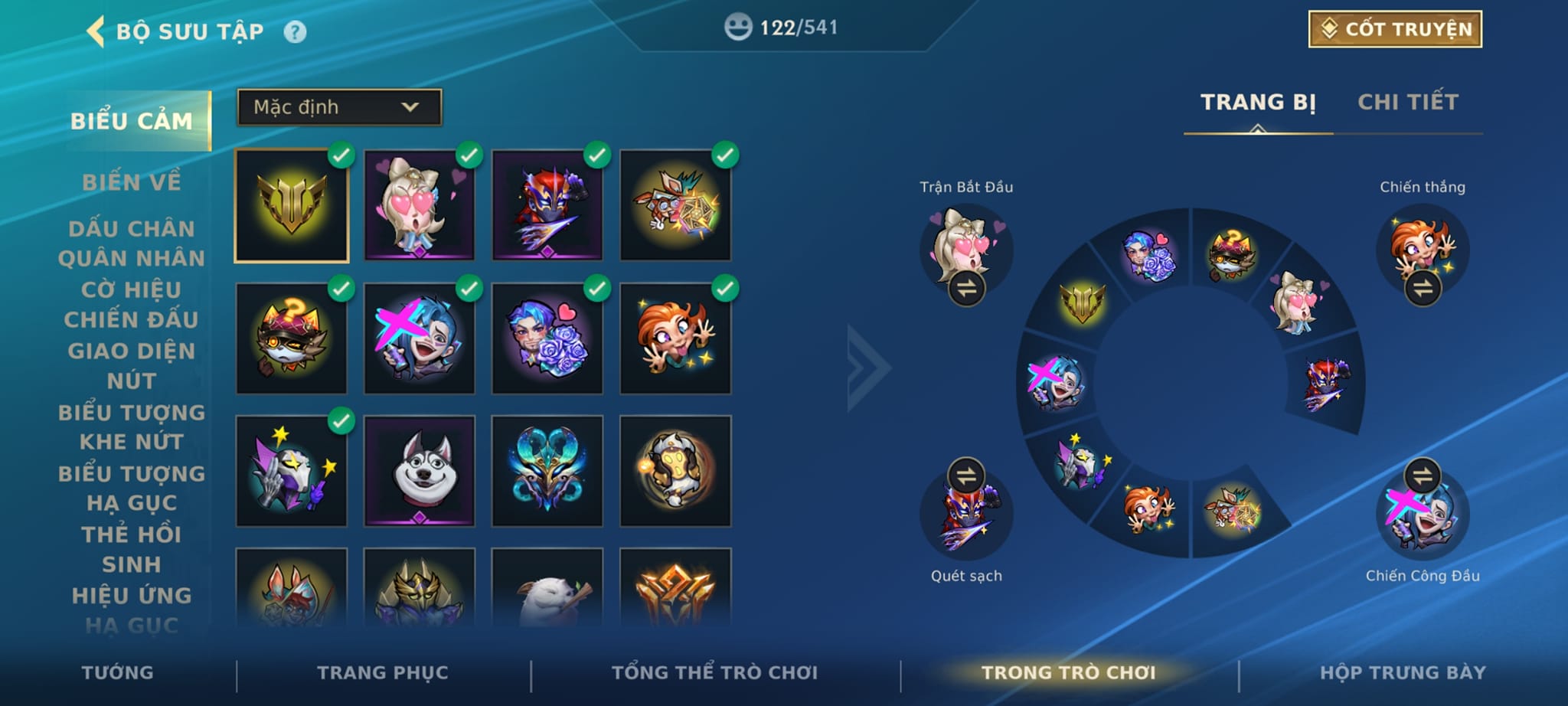The image size is (1568, 706).
Task: Switch to the Tướng bottom tab
Action: (118, 672)
